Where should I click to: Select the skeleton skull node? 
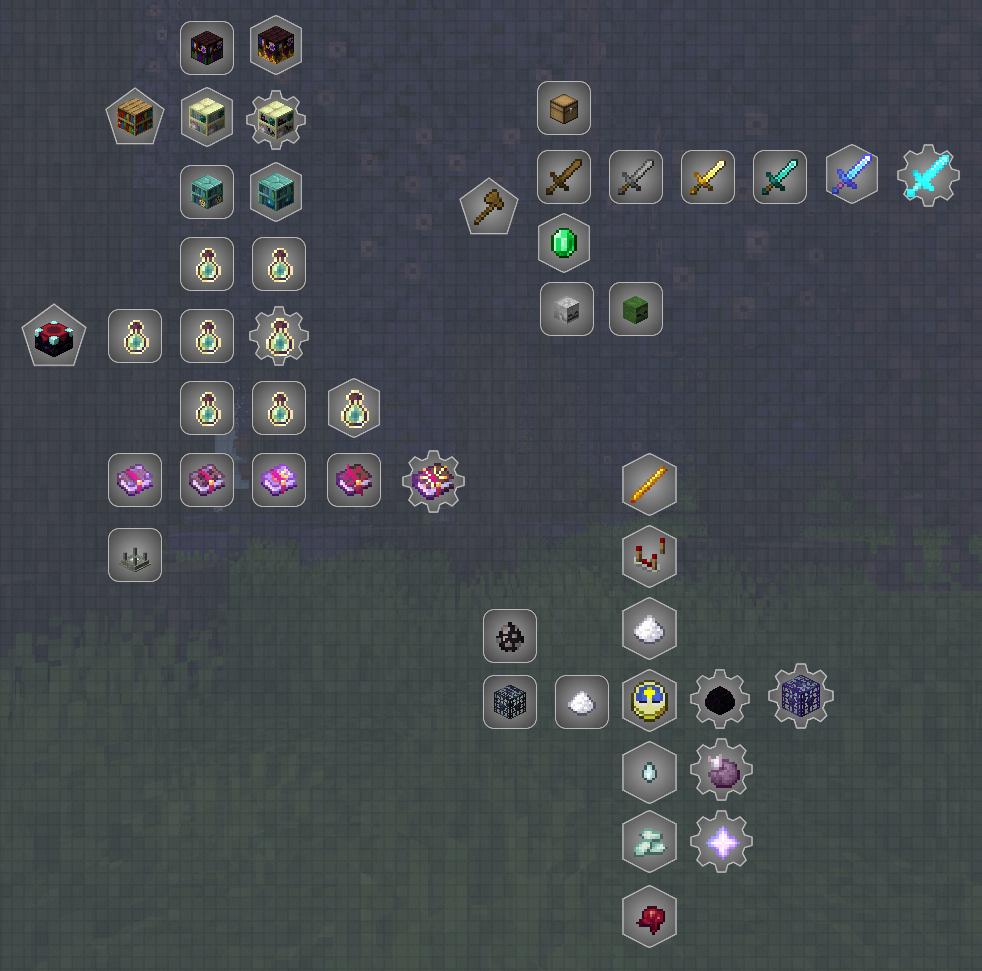coord(567,309)
